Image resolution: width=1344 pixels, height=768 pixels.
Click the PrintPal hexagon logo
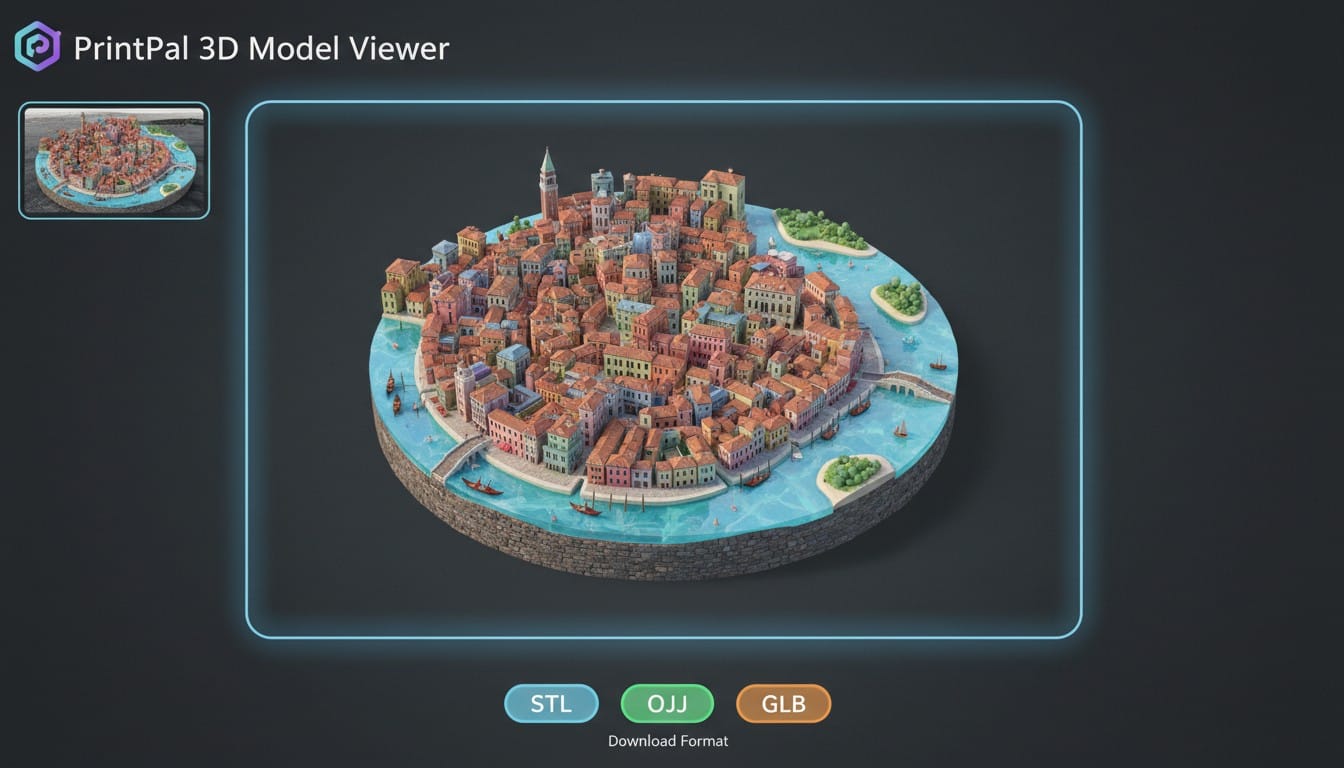pyautogui.click(x=37, y=47)
